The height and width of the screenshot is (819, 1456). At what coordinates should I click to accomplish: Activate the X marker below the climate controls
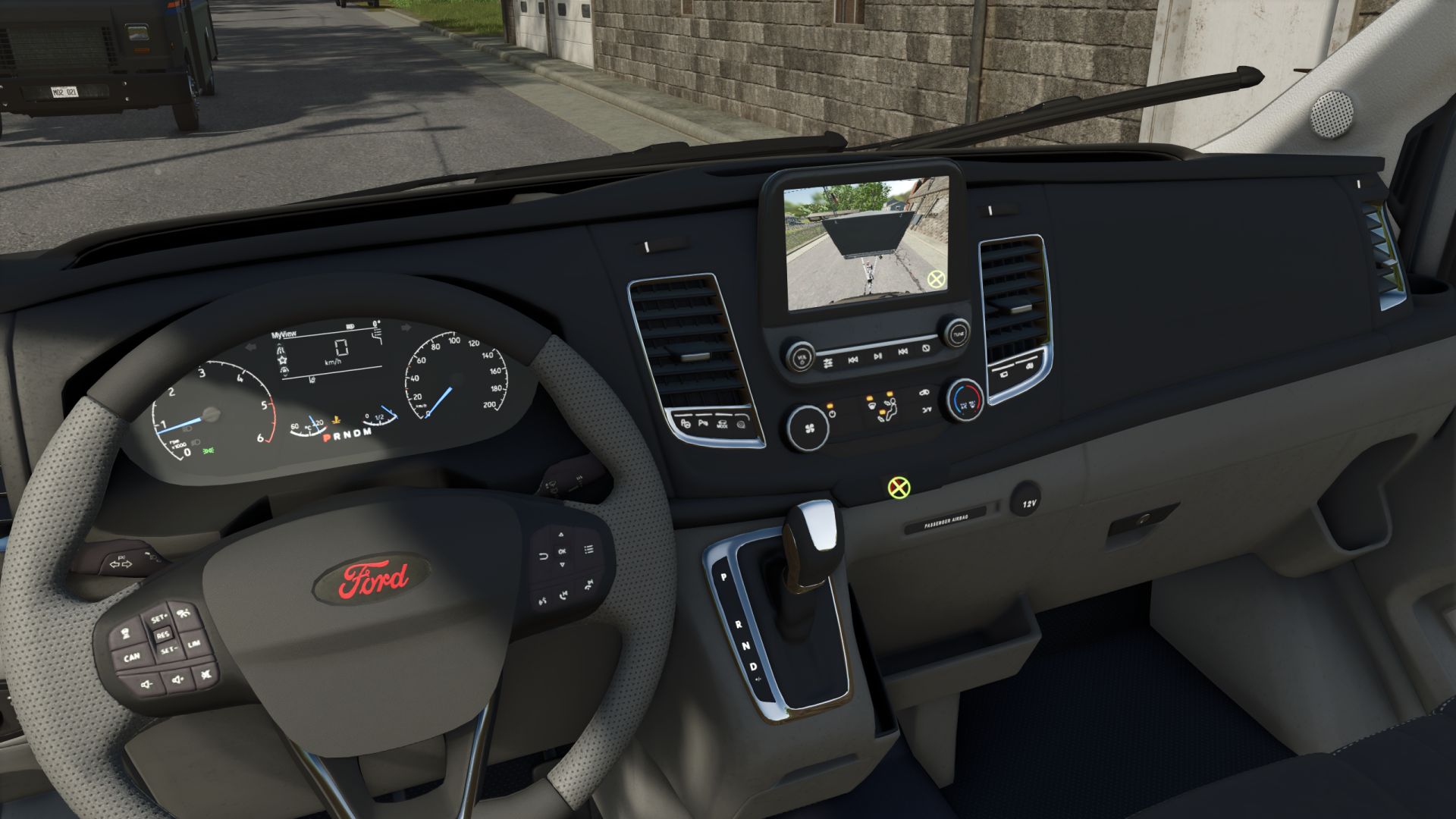click(x=899, y=487)
